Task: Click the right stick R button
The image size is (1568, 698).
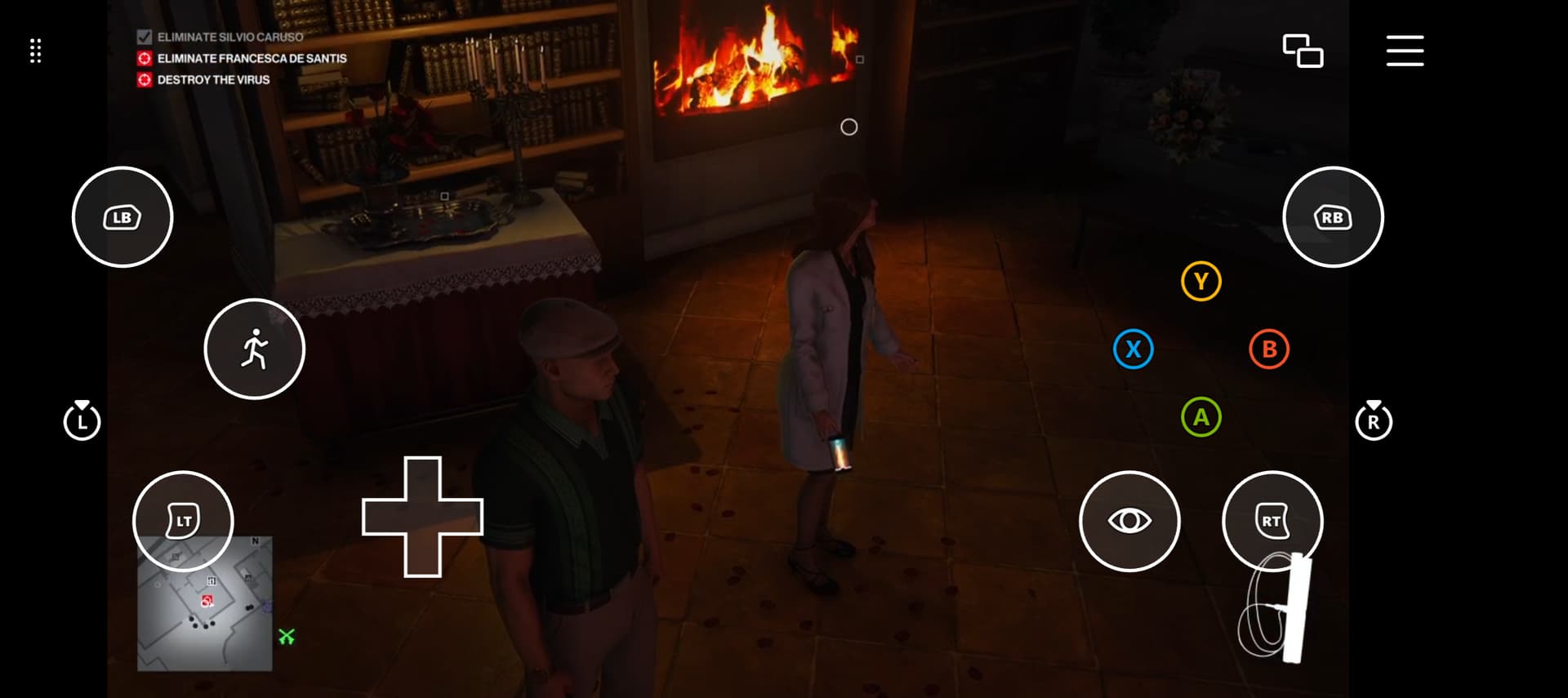Action: coord(1373,421)
